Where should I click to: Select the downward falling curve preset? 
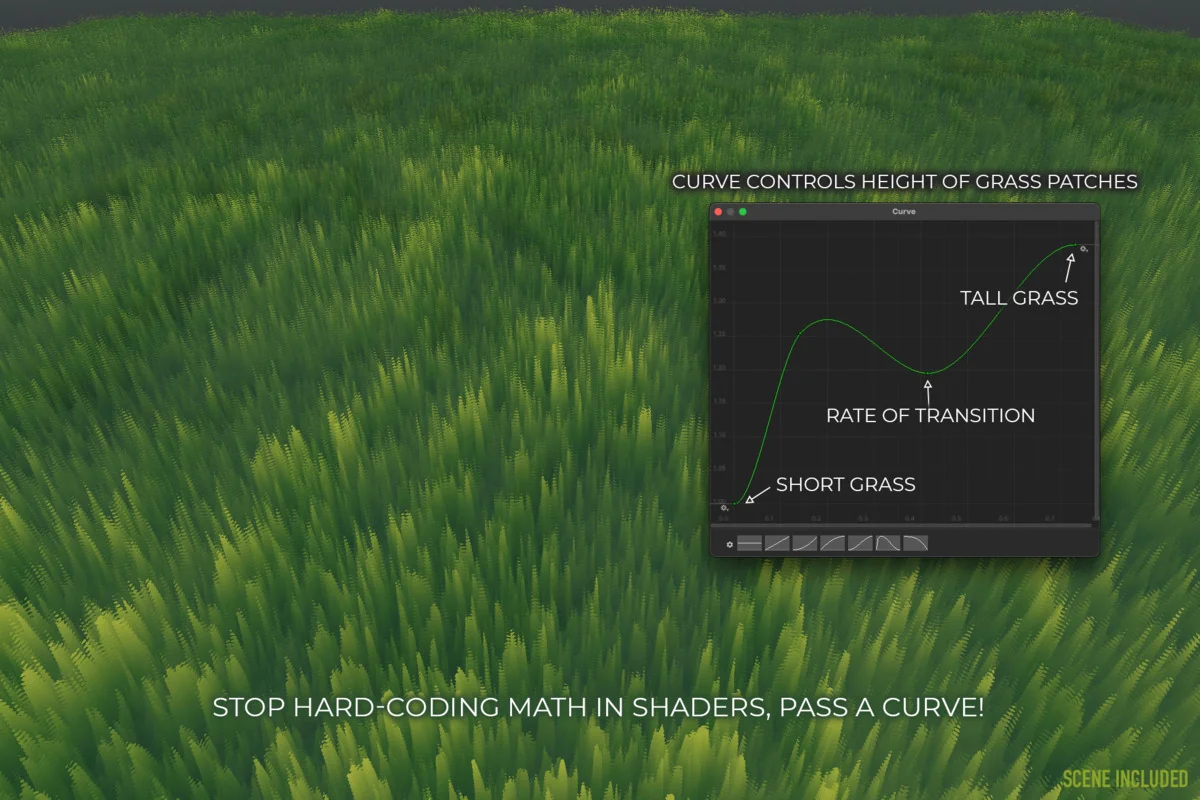915,543
